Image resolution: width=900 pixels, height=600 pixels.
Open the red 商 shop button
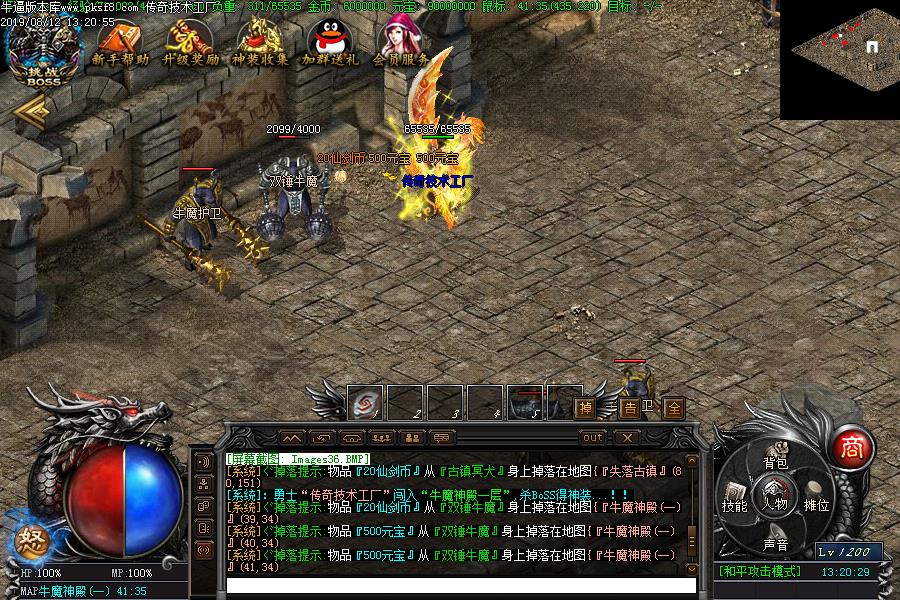[x=851, y=446]
